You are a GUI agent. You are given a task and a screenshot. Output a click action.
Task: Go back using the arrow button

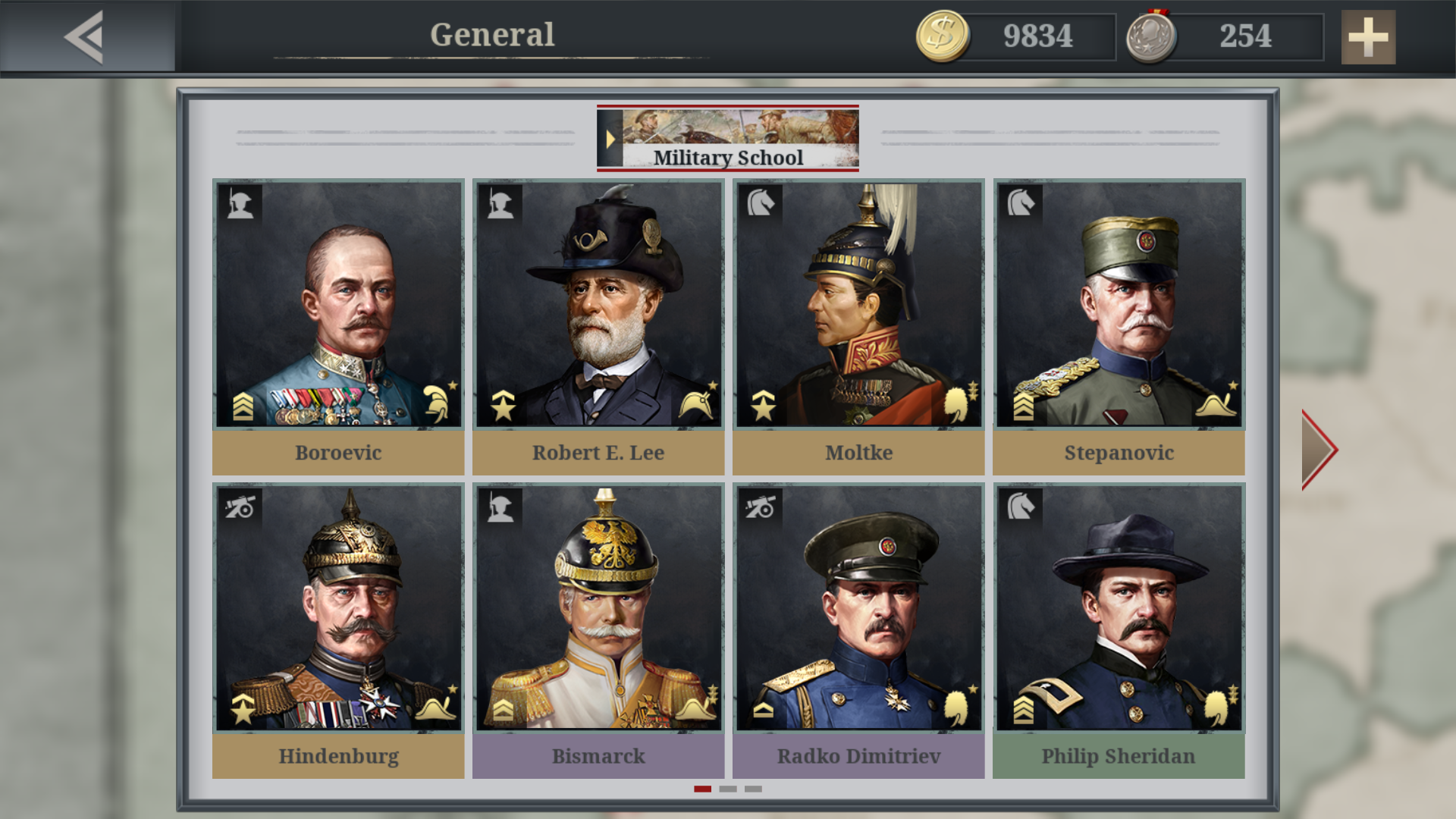pyautogui.click(x=82, y=36)
